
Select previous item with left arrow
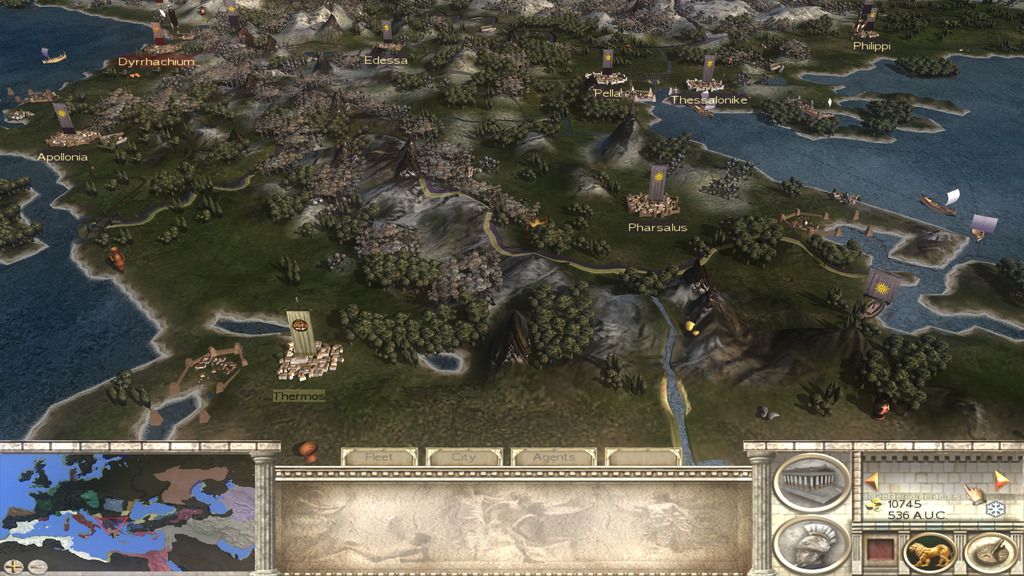coord(872,481)
